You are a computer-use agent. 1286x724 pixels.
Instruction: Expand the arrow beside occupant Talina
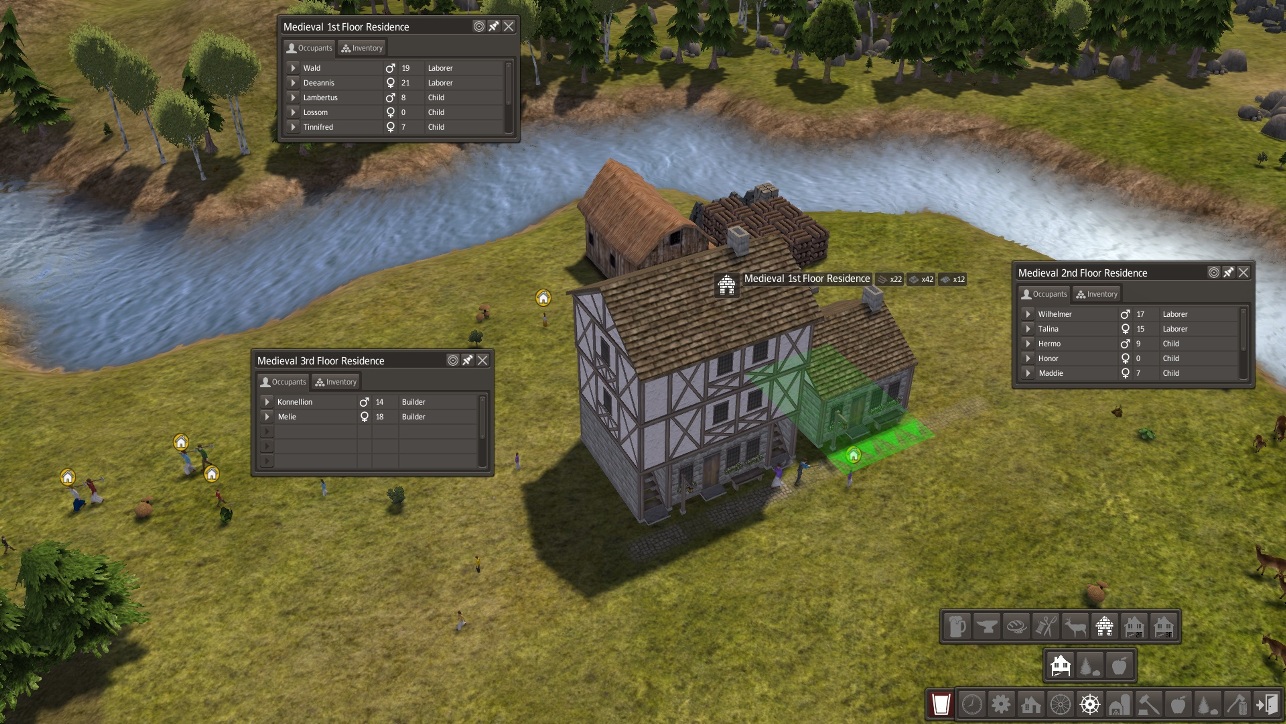pyautogui.click(x=1028, y=329)
